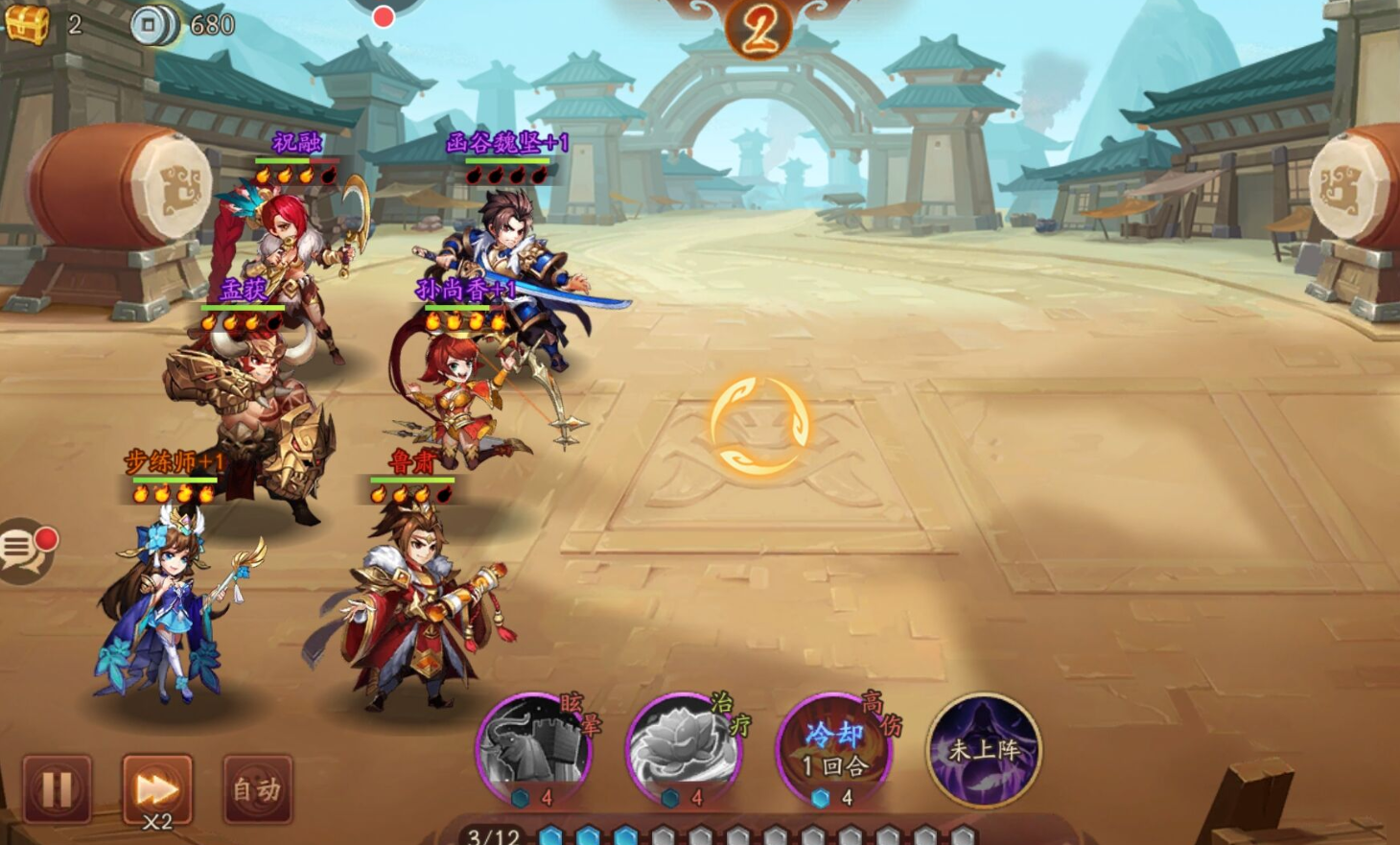Tap the 未上阵 empty skill slot
This screenshot has width=1400, height=845.
[x=984, y=748]
